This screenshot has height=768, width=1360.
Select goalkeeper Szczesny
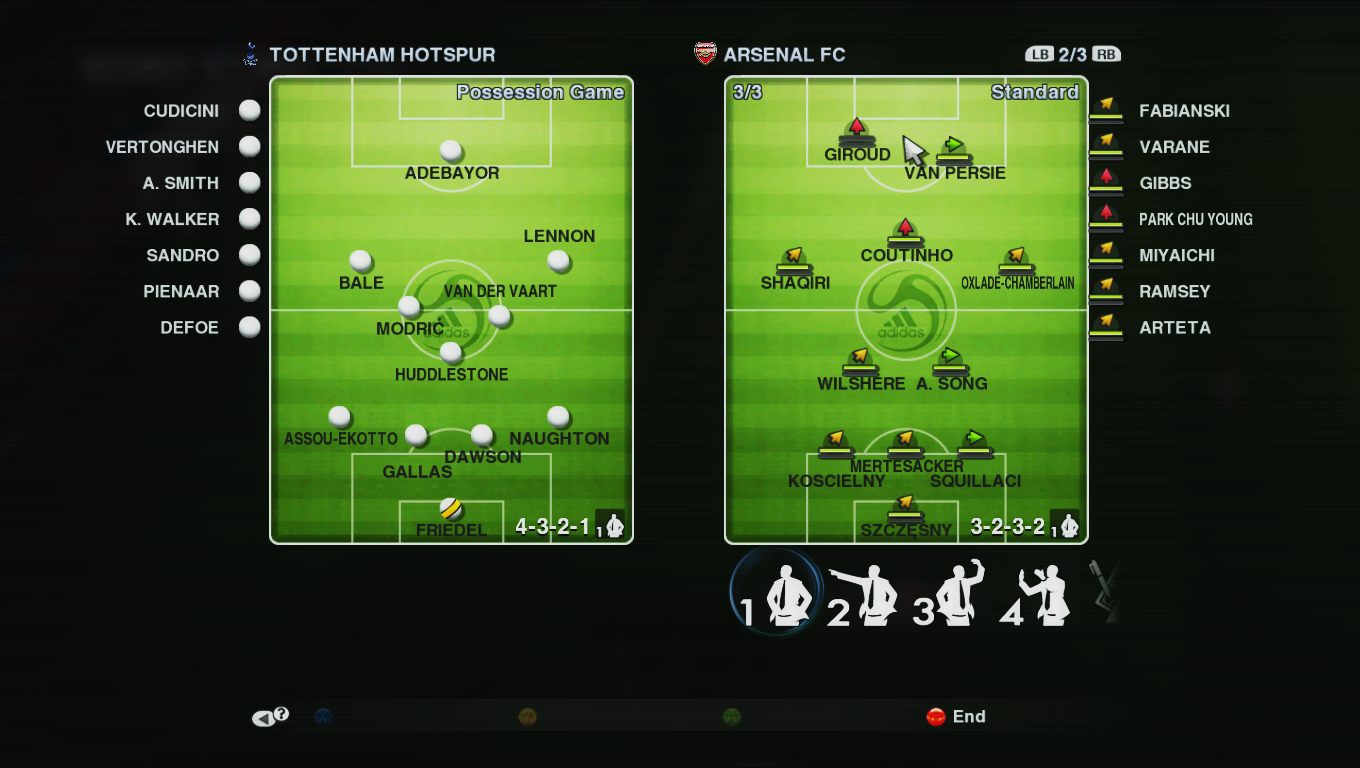click(x=905, y=507)
